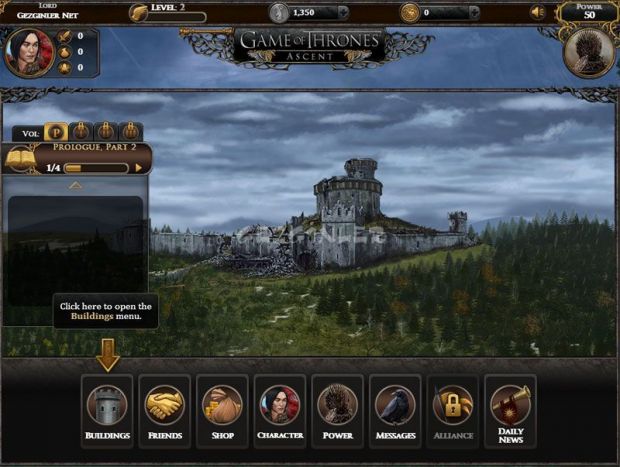Viewport: 620px width, 467px height.
Task: Open the Buildings menu
Action: (x=107, y=411)
